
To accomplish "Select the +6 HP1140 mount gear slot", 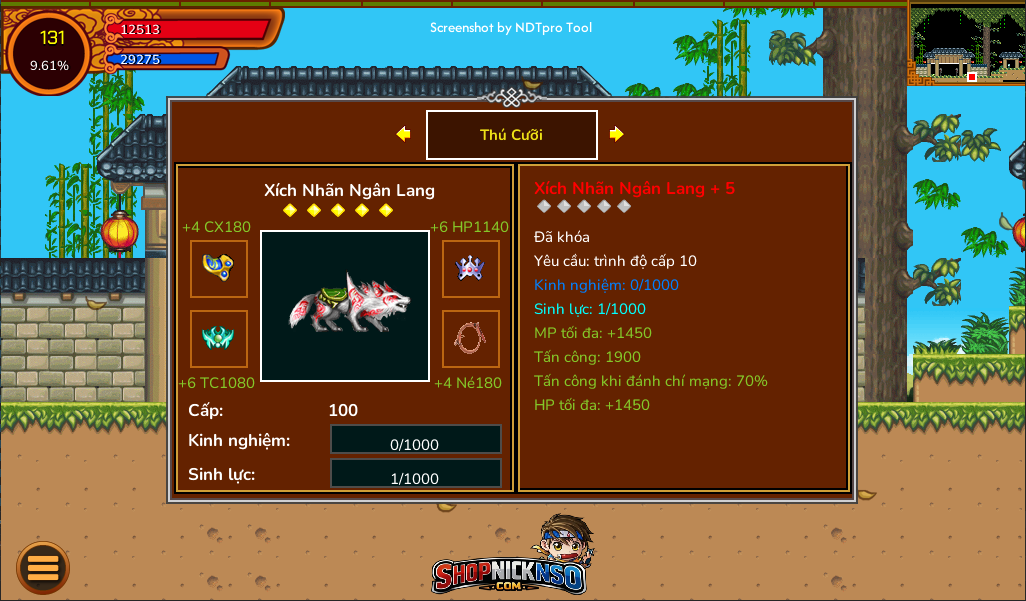I will point(470,269).
